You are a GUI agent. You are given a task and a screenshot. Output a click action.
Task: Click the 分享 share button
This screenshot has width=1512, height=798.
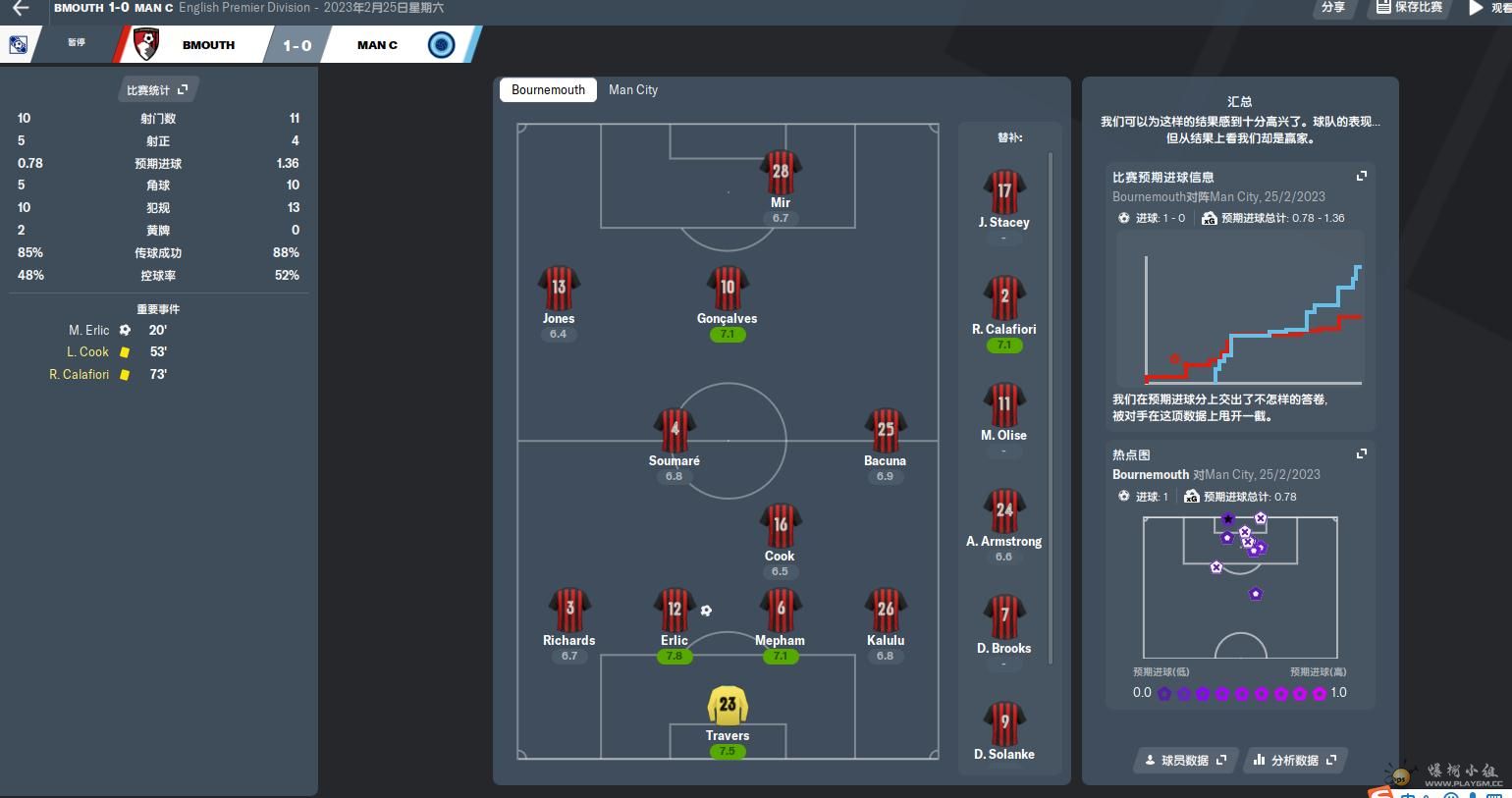click(x=1332, y=7)
